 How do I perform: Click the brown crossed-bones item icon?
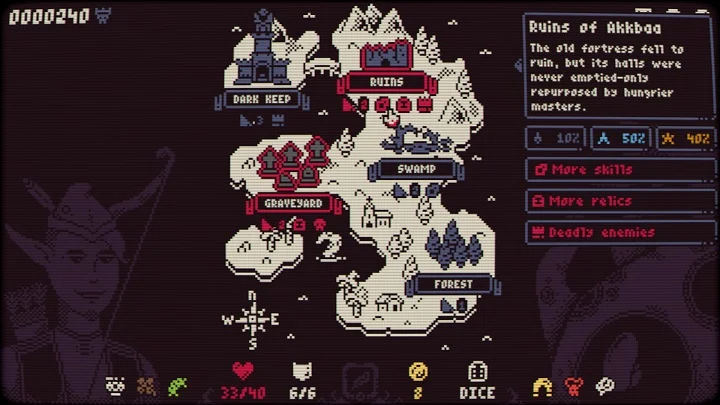(x=147, y=385)
